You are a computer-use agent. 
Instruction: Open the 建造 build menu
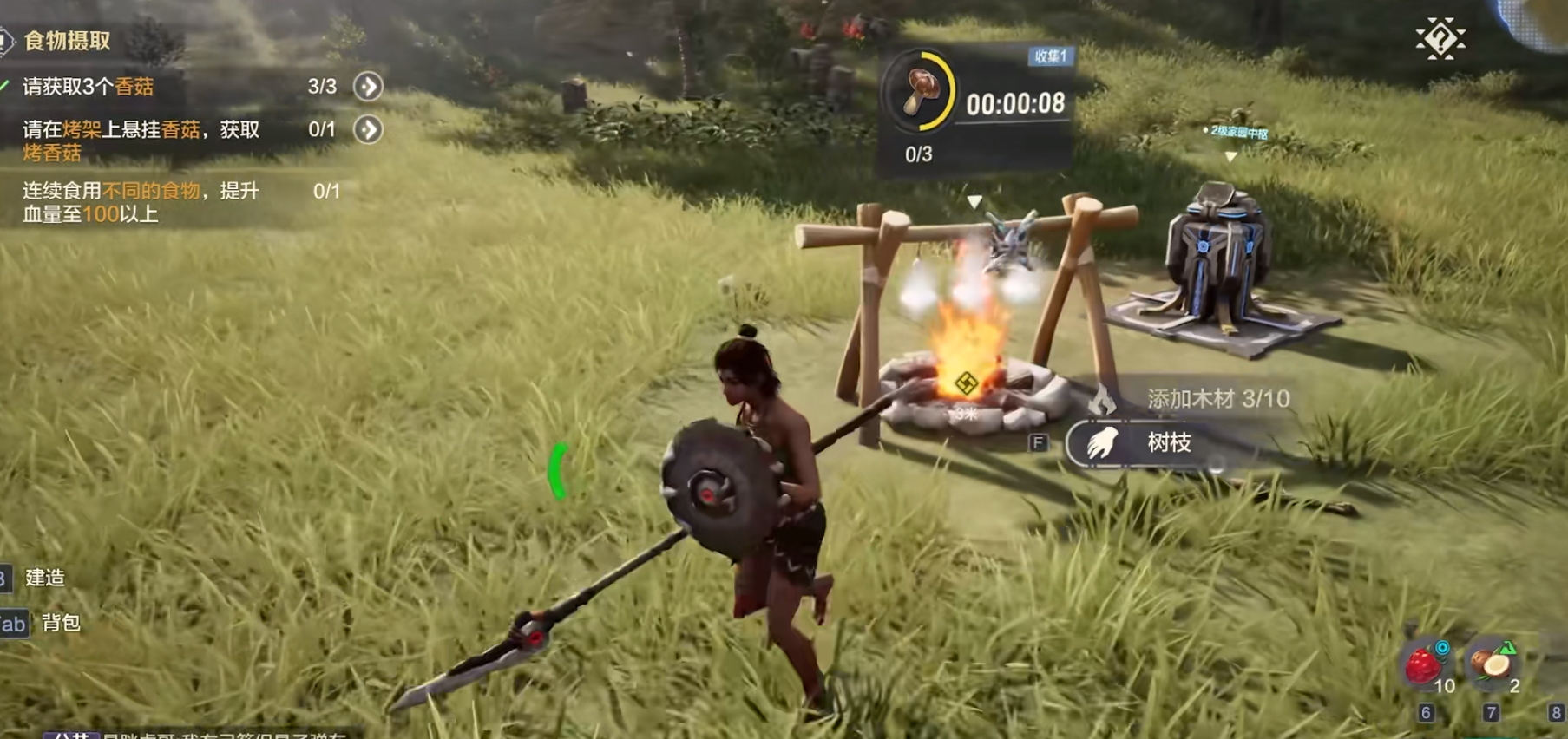(44, 578)
